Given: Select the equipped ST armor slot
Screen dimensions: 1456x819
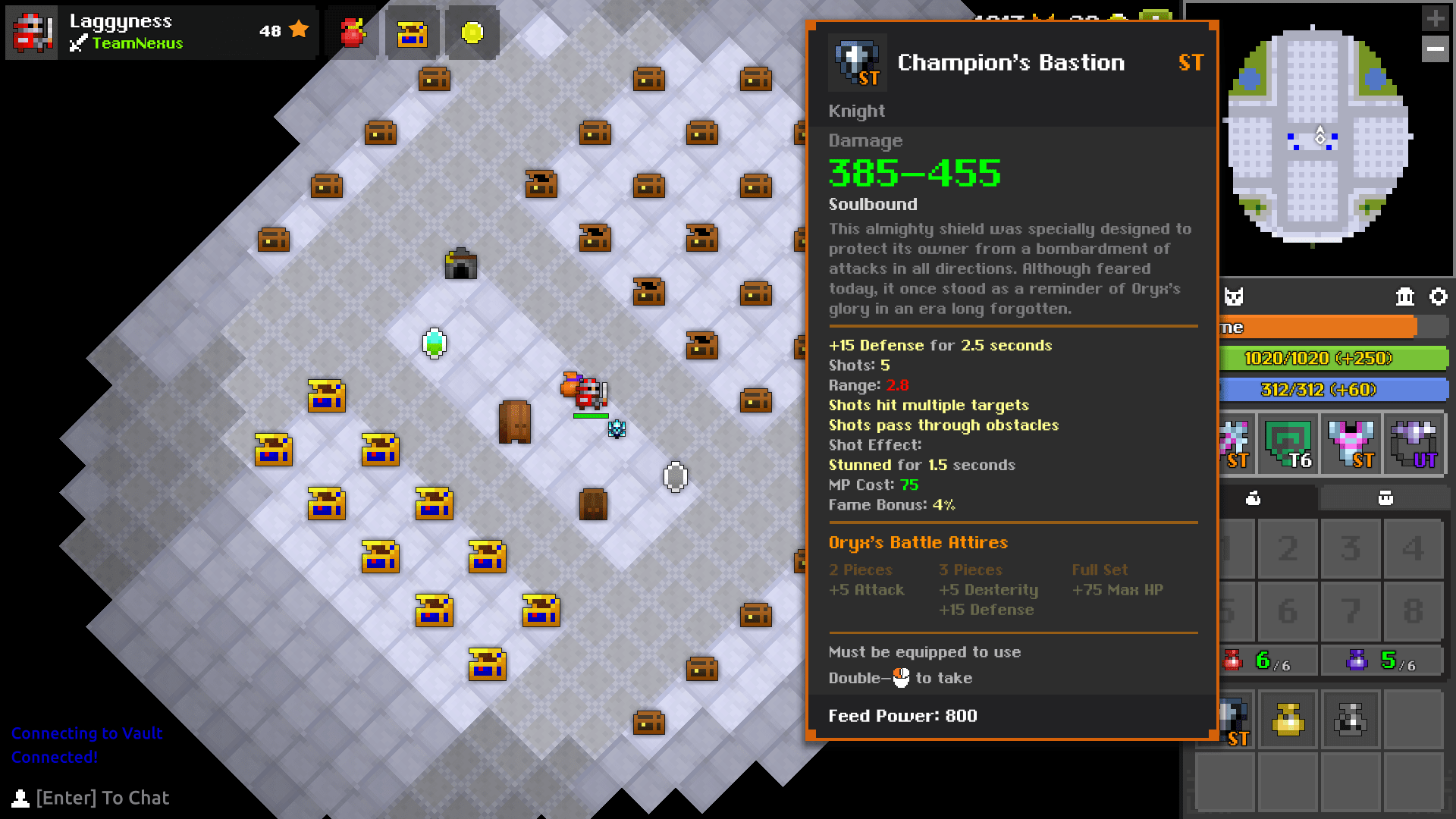Looking at the screenshot, I should [x=1351, y=444].
